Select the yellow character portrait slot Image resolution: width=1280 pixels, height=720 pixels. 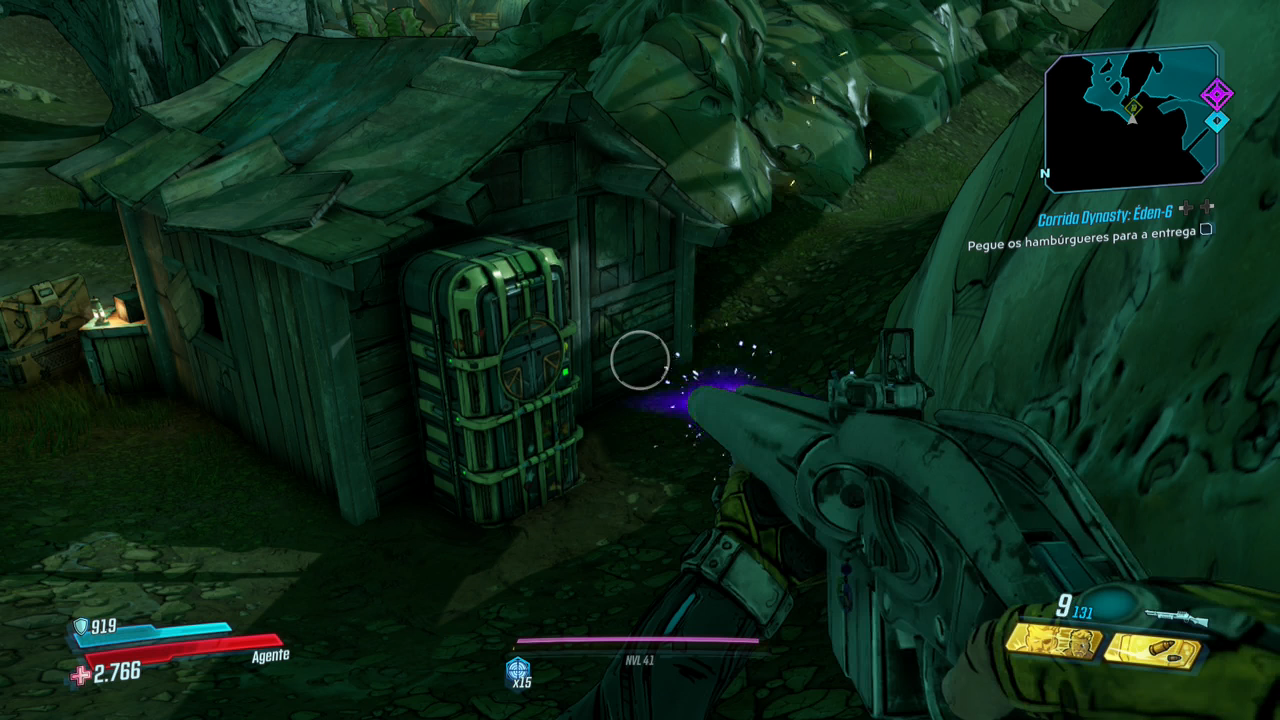[1053, 640]
